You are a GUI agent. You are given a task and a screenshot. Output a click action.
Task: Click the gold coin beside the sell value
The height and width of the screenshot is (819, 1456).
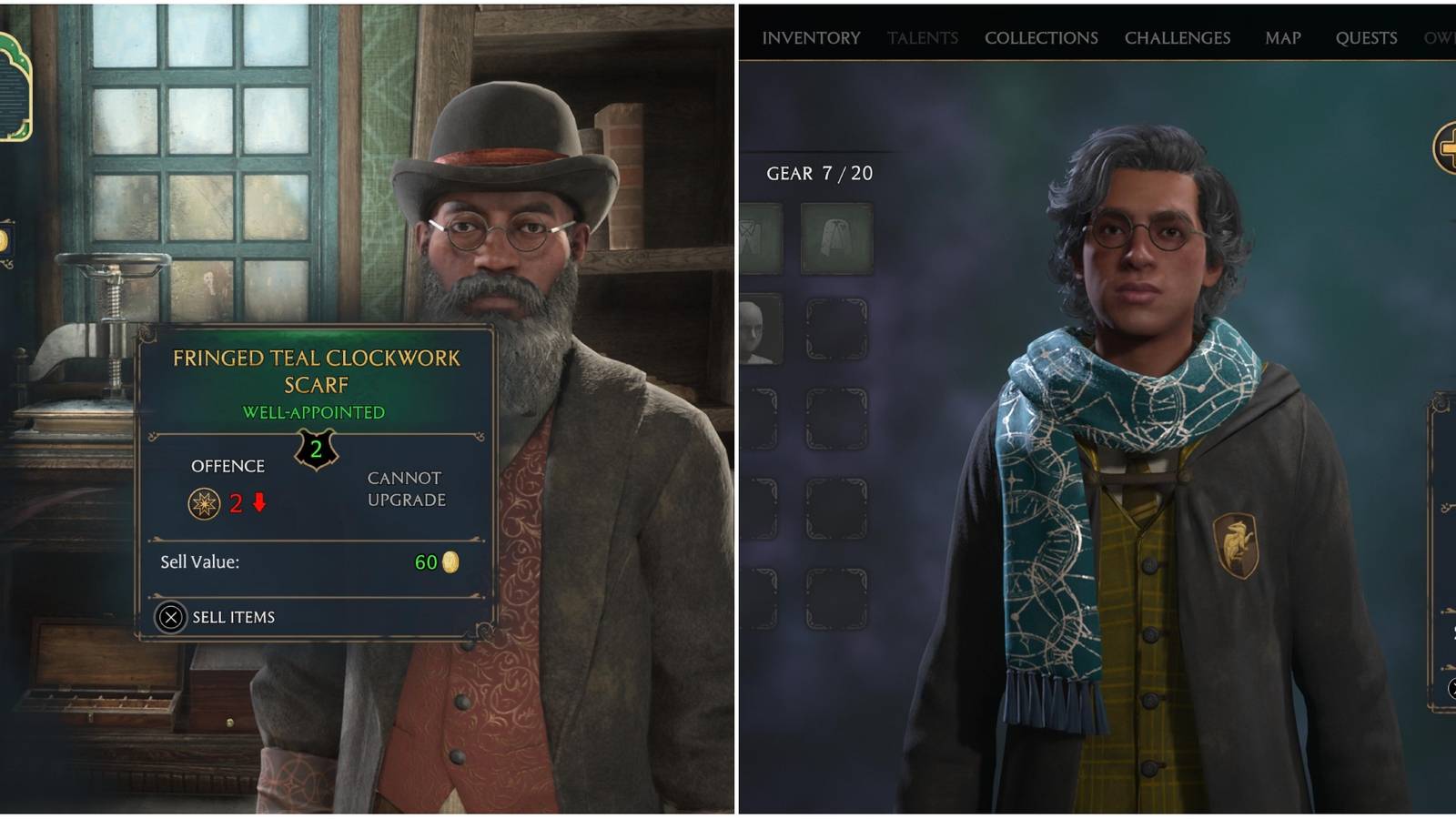[451, 562]
